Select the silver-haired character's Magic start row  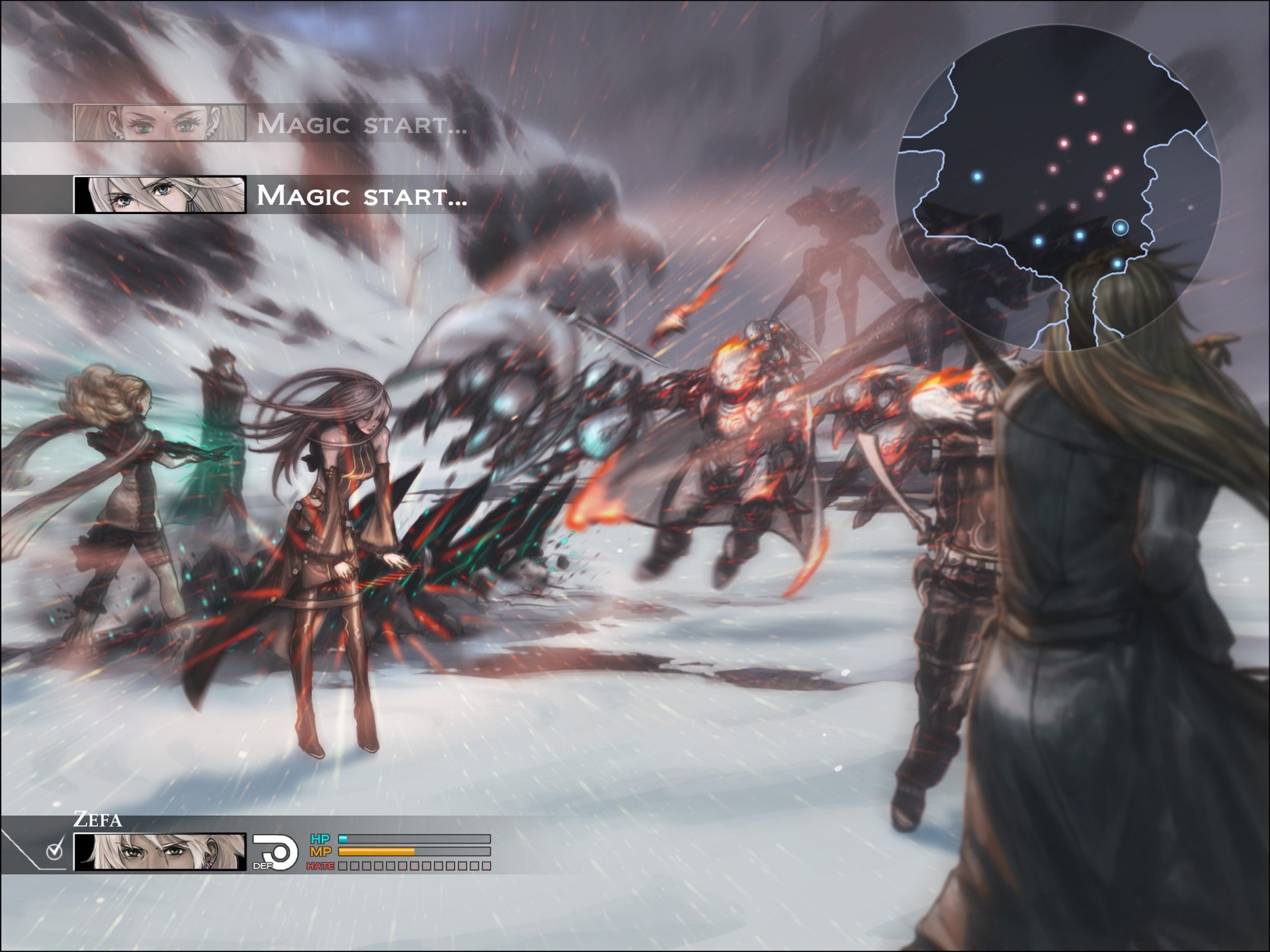(270, 195)
